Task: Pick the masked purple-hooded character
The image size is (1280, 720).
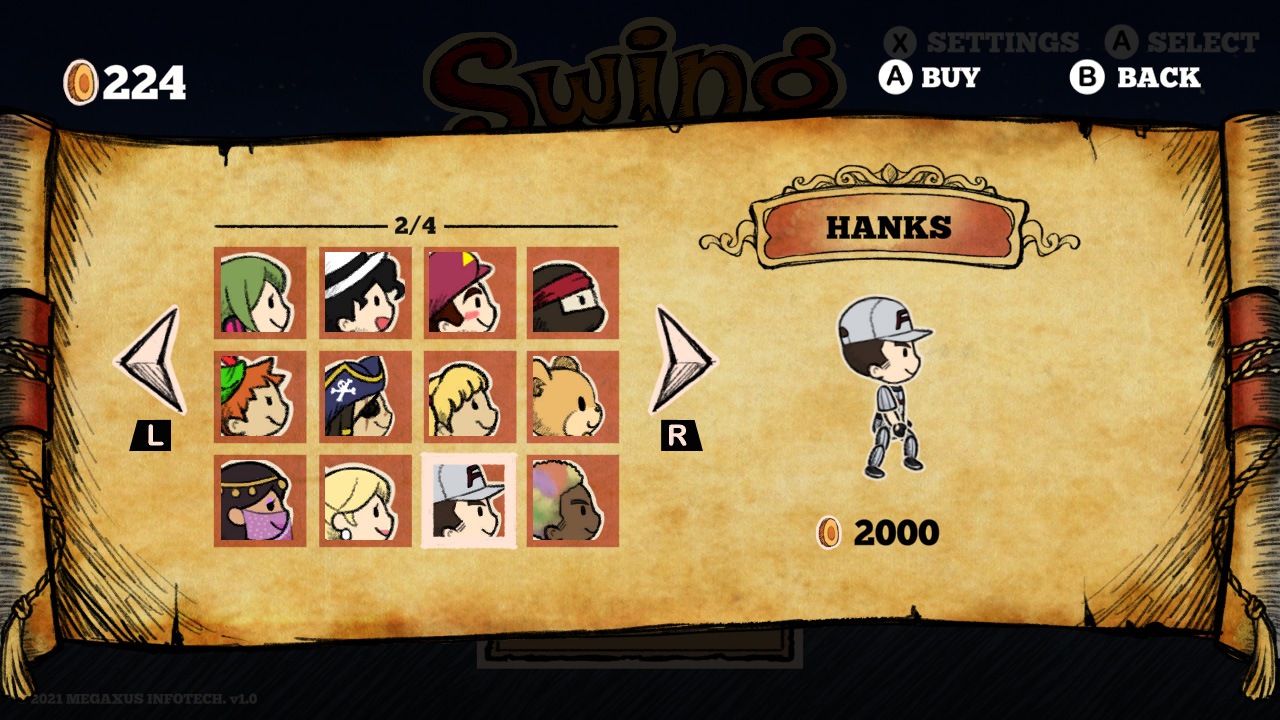Action: (x=260, y=503)
